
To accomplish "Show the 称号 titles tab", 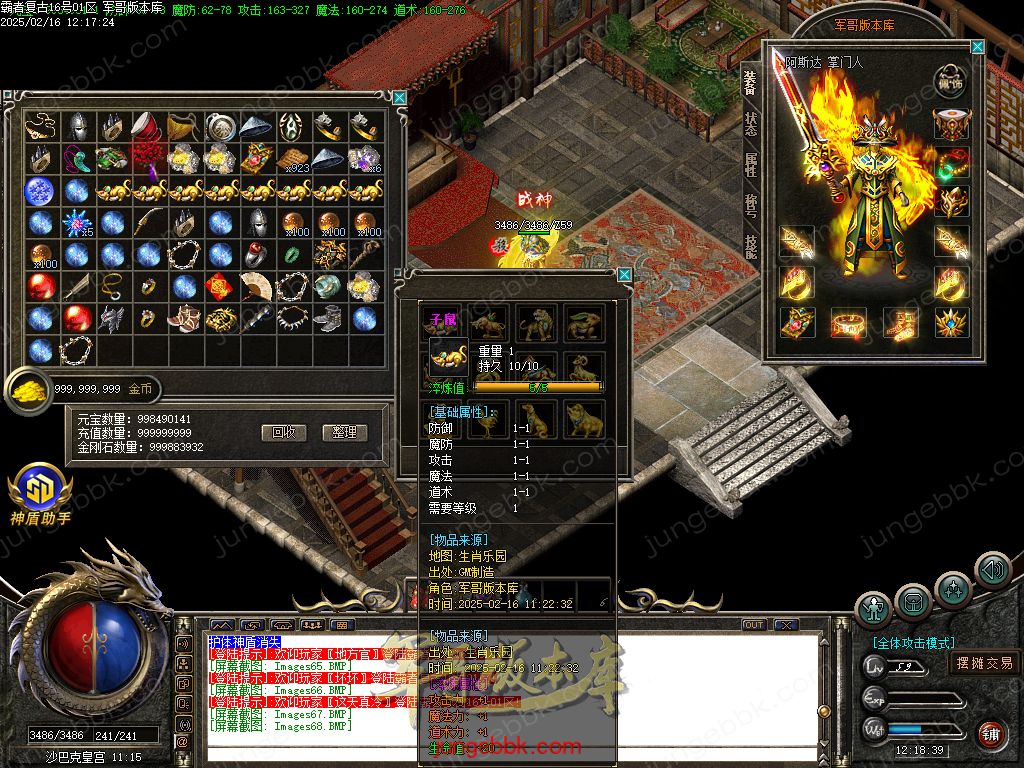I will [750, 206].
